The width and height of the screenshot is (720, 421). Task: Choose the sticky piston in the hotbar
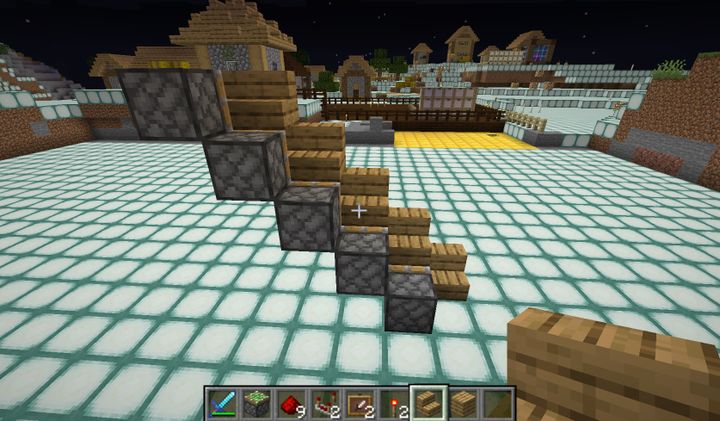(x=257, y=403)
